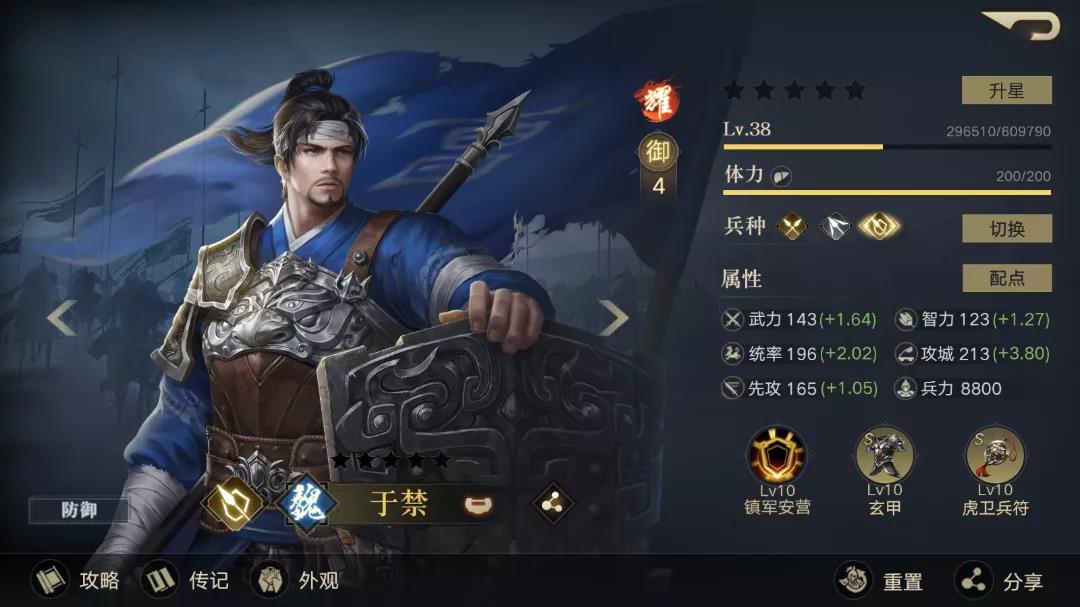Select the 玄甲 armor item
This screenshot has height=607, width=1080.
(885, 454)
